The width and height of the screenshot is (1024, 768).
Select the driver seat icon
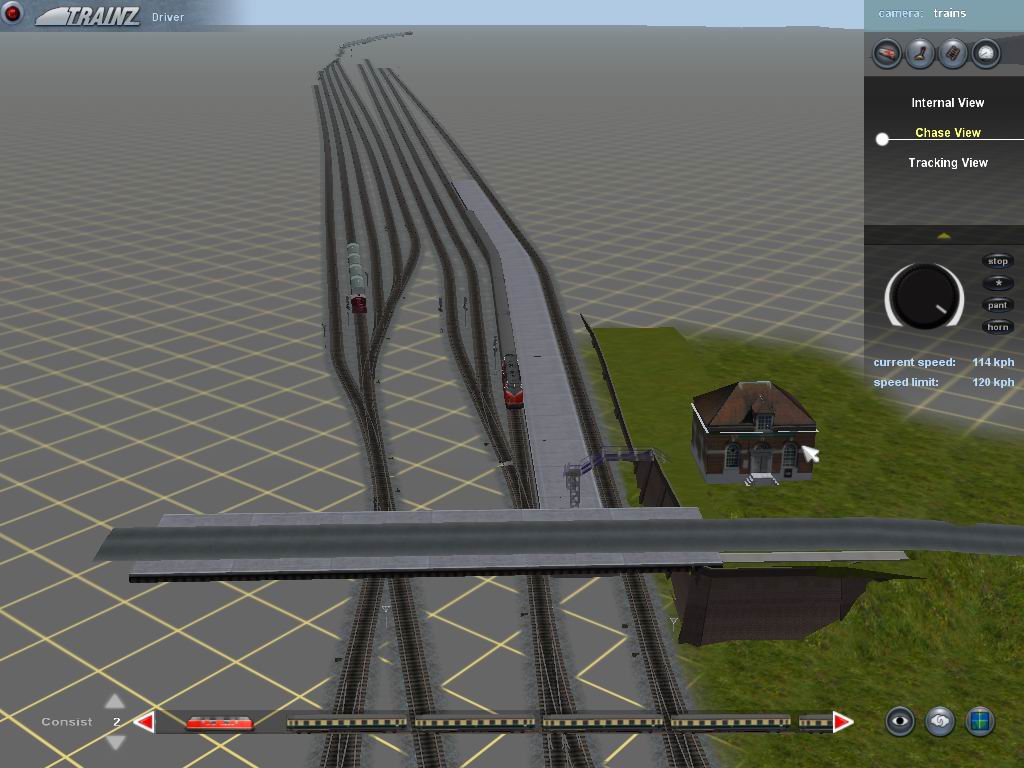click(x=919, y=53)
